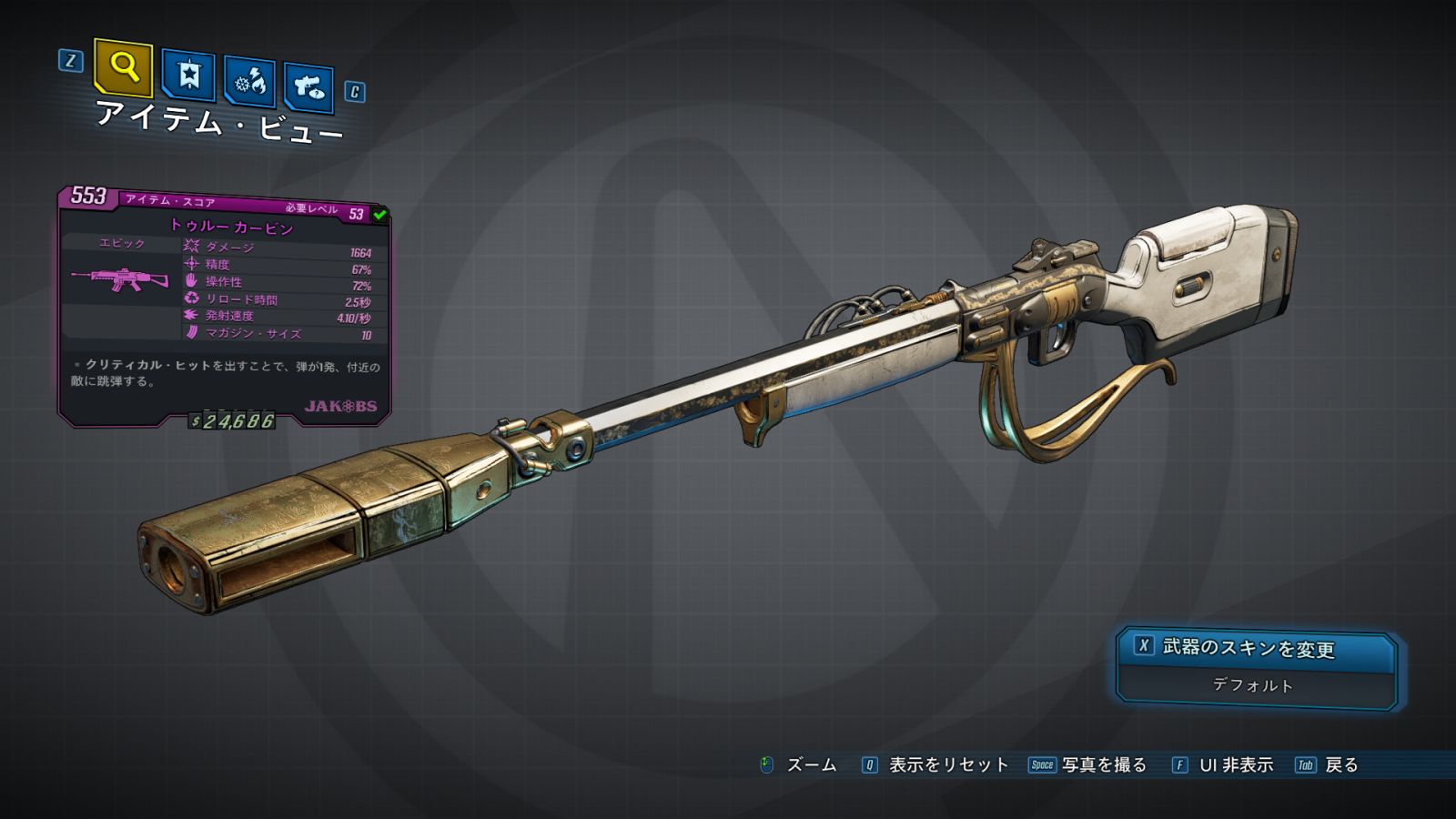Click the 写真を撮る photo option
1456x819 pixels.
[1088, 765]
